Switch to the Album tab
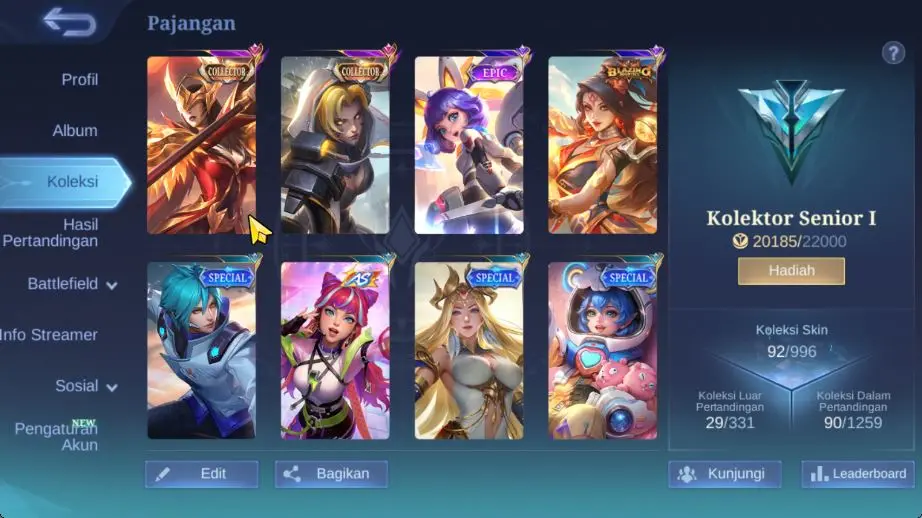 point(75,131)
